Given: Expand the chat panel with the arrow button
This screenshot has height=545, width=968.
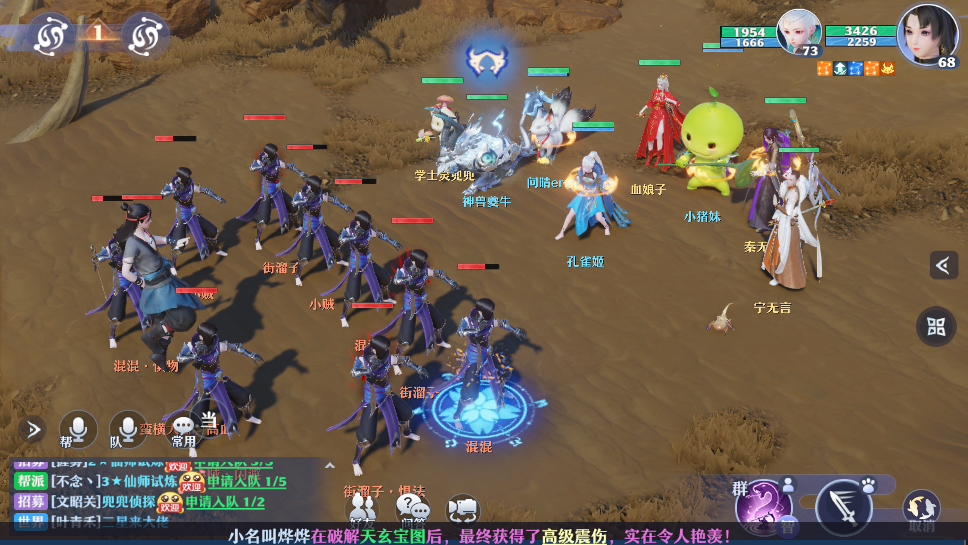Looking at the screenshot, I should pos(32,430).
